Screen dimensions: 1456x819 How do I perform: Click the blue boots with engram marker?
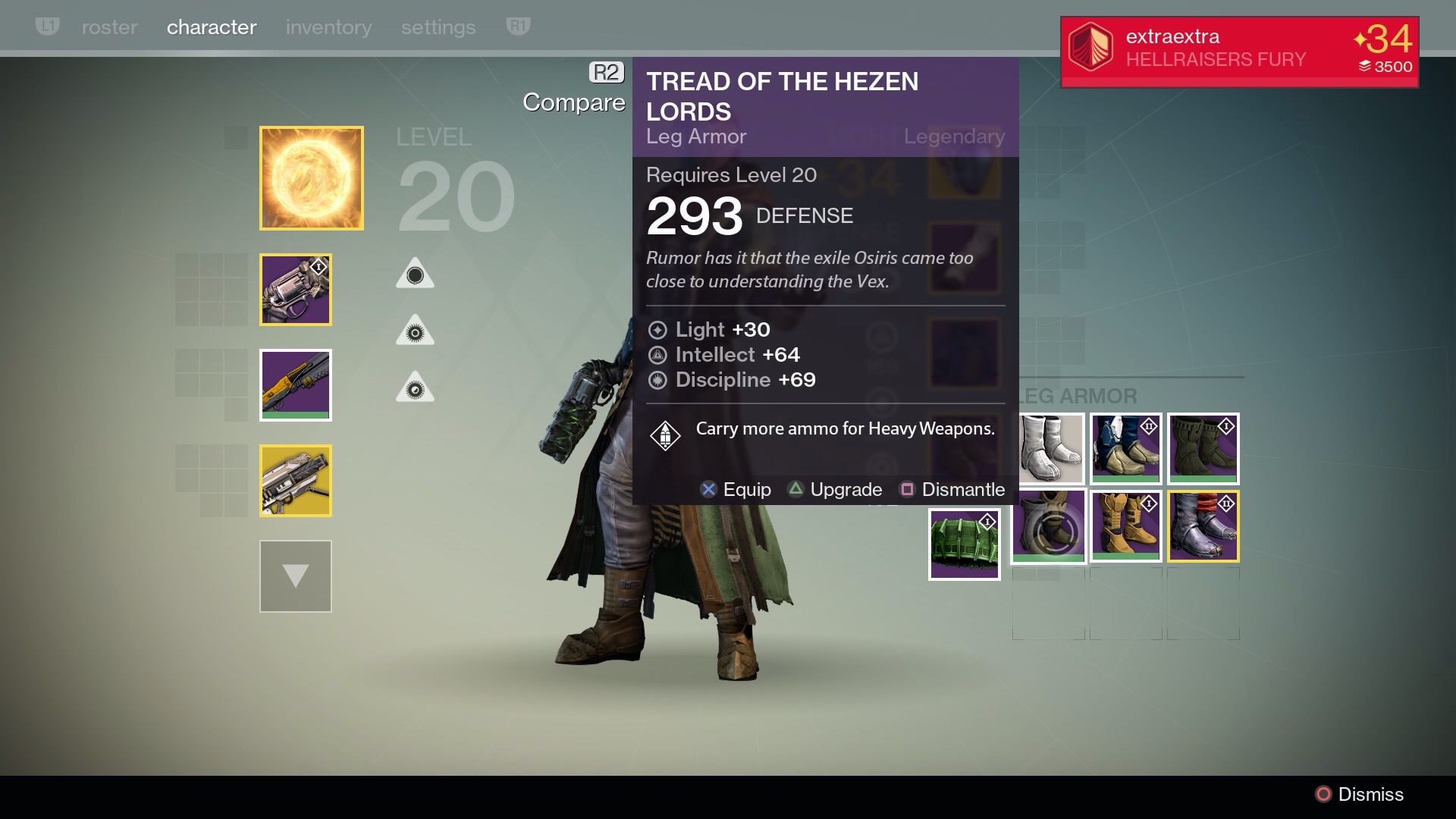pos(1125,449)
